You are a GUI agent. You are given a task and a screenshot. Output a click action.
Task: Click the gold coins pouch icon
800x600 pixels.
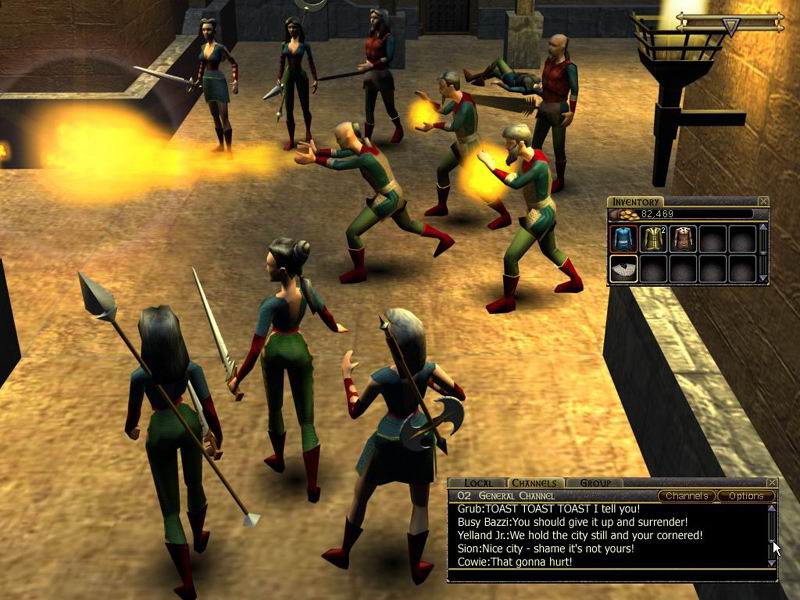[625, 214]
